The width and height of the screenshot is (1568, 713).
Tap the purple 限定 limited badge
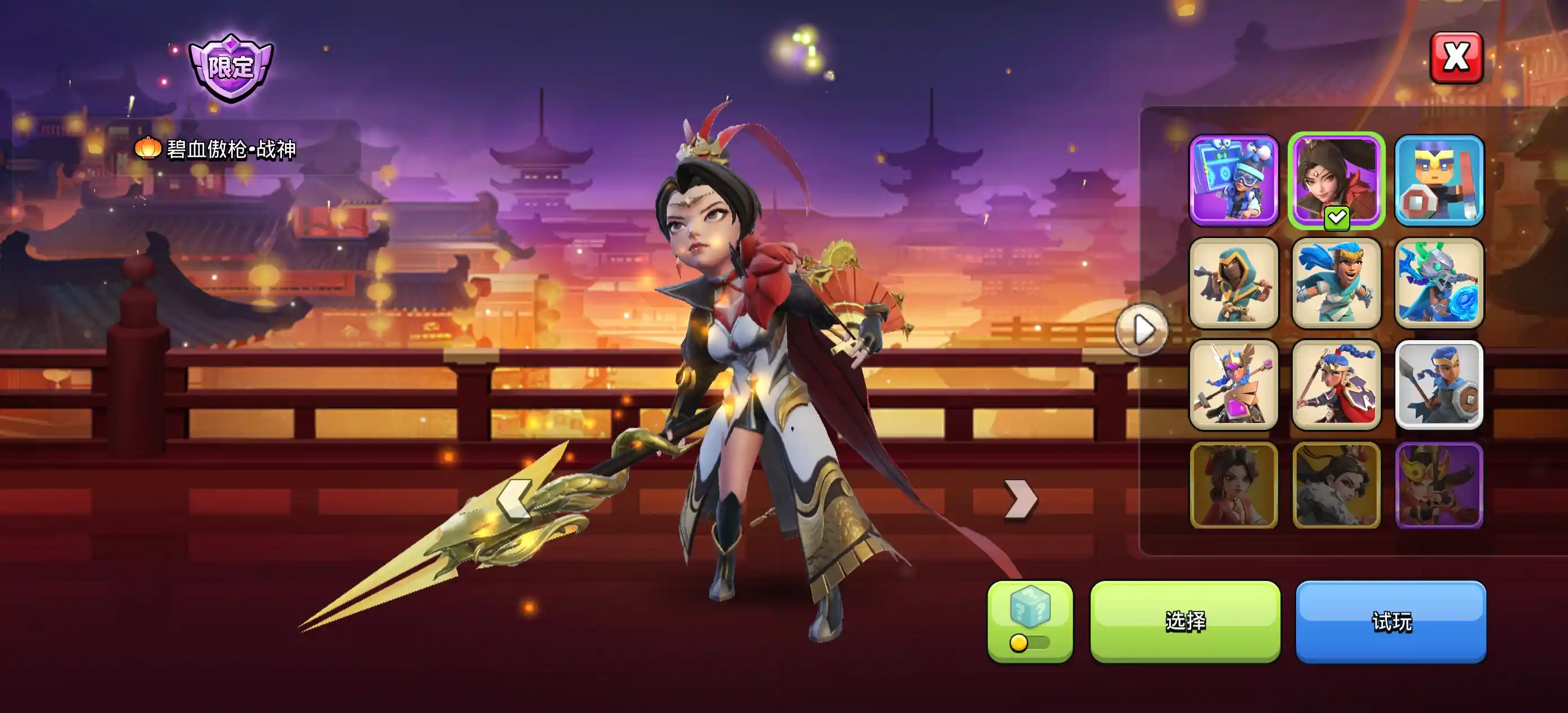click(x=231, y=68)
